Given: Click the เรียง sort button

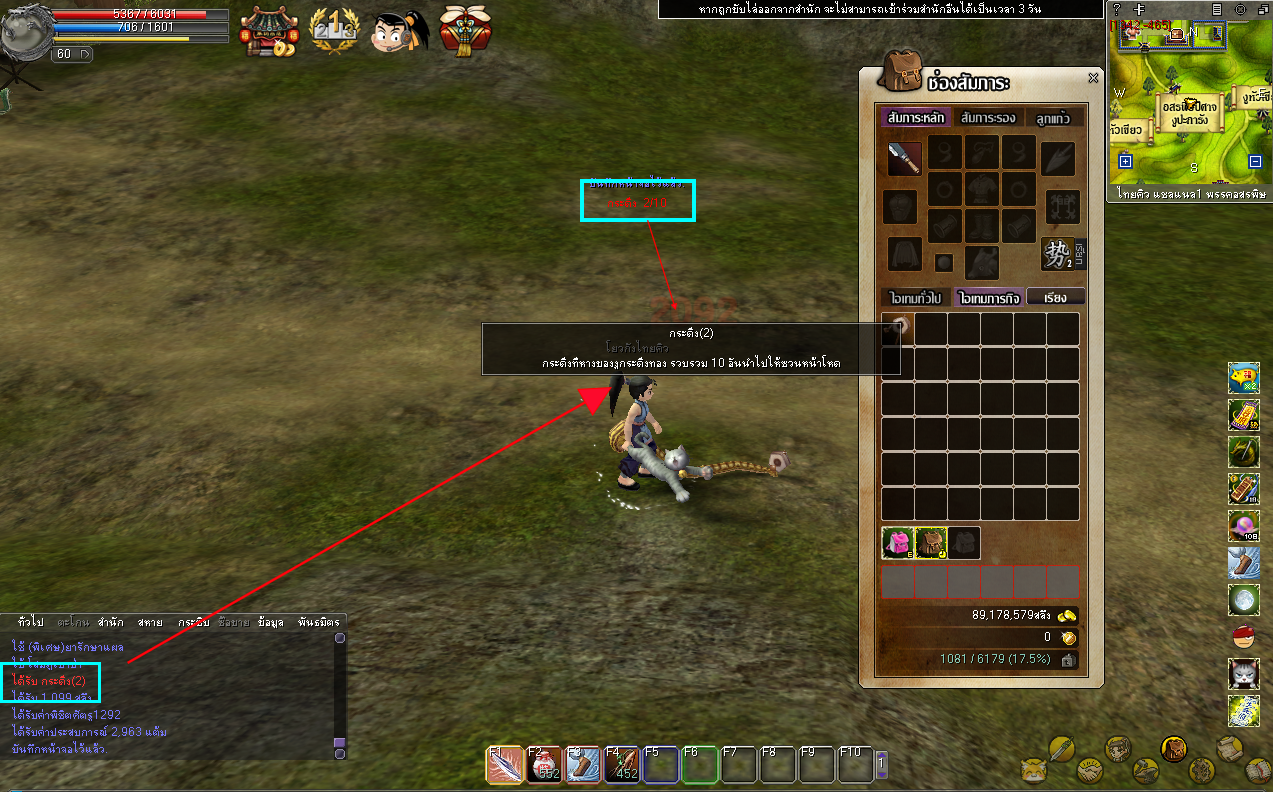Looking at the screenshot, I should [1054, 298].
